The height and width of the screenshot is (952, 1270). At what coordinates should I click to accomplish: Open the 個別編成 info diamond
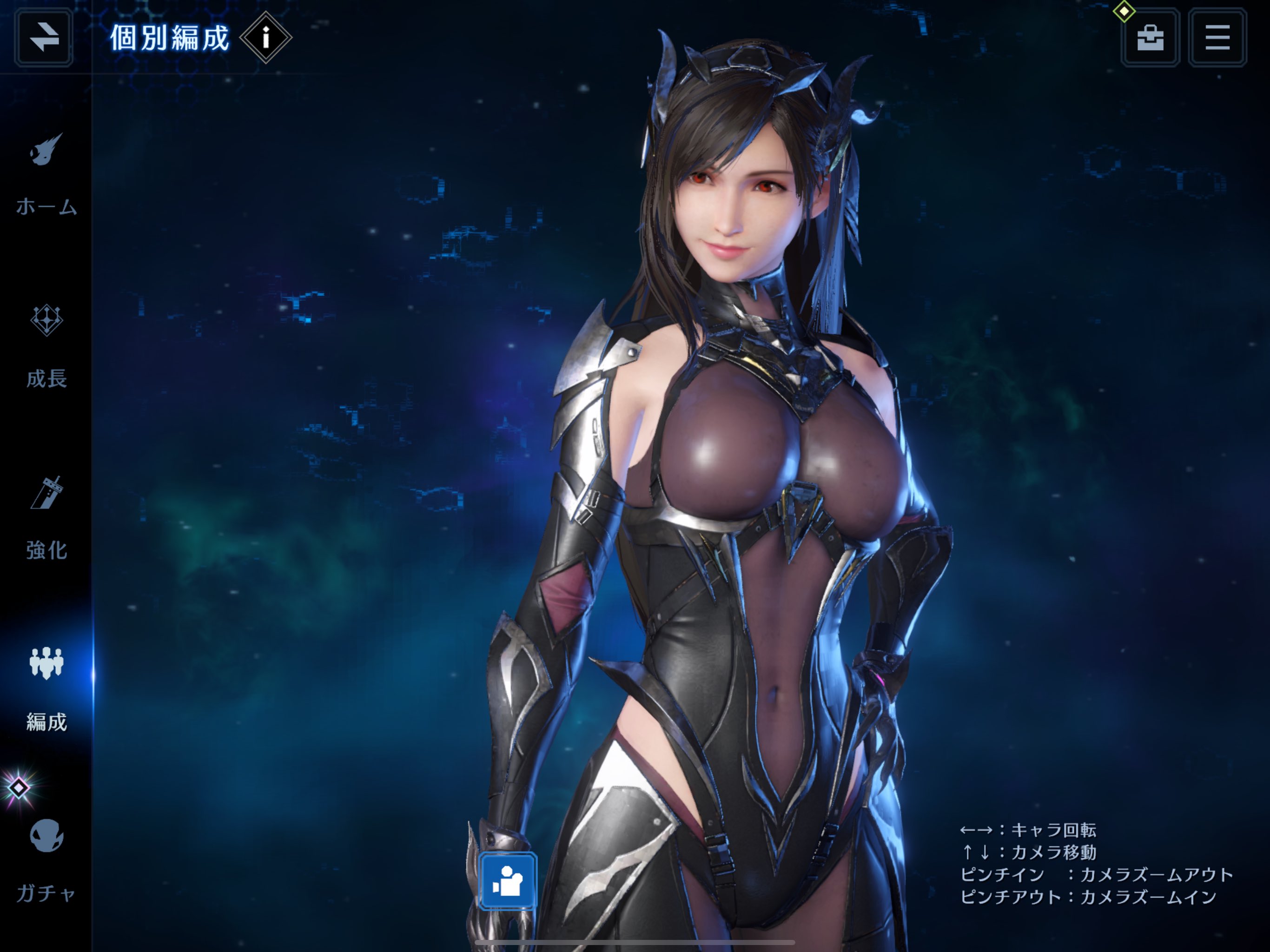click(x=265, y=38)
